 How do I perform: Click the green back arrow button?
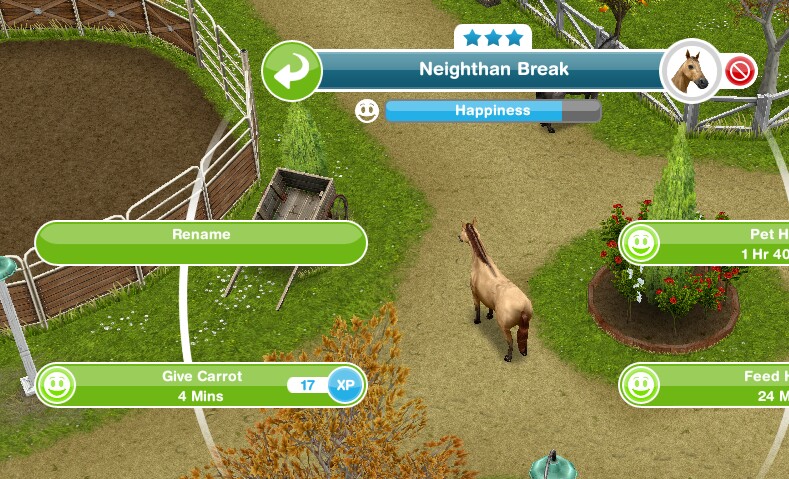[x=291, y=72]
